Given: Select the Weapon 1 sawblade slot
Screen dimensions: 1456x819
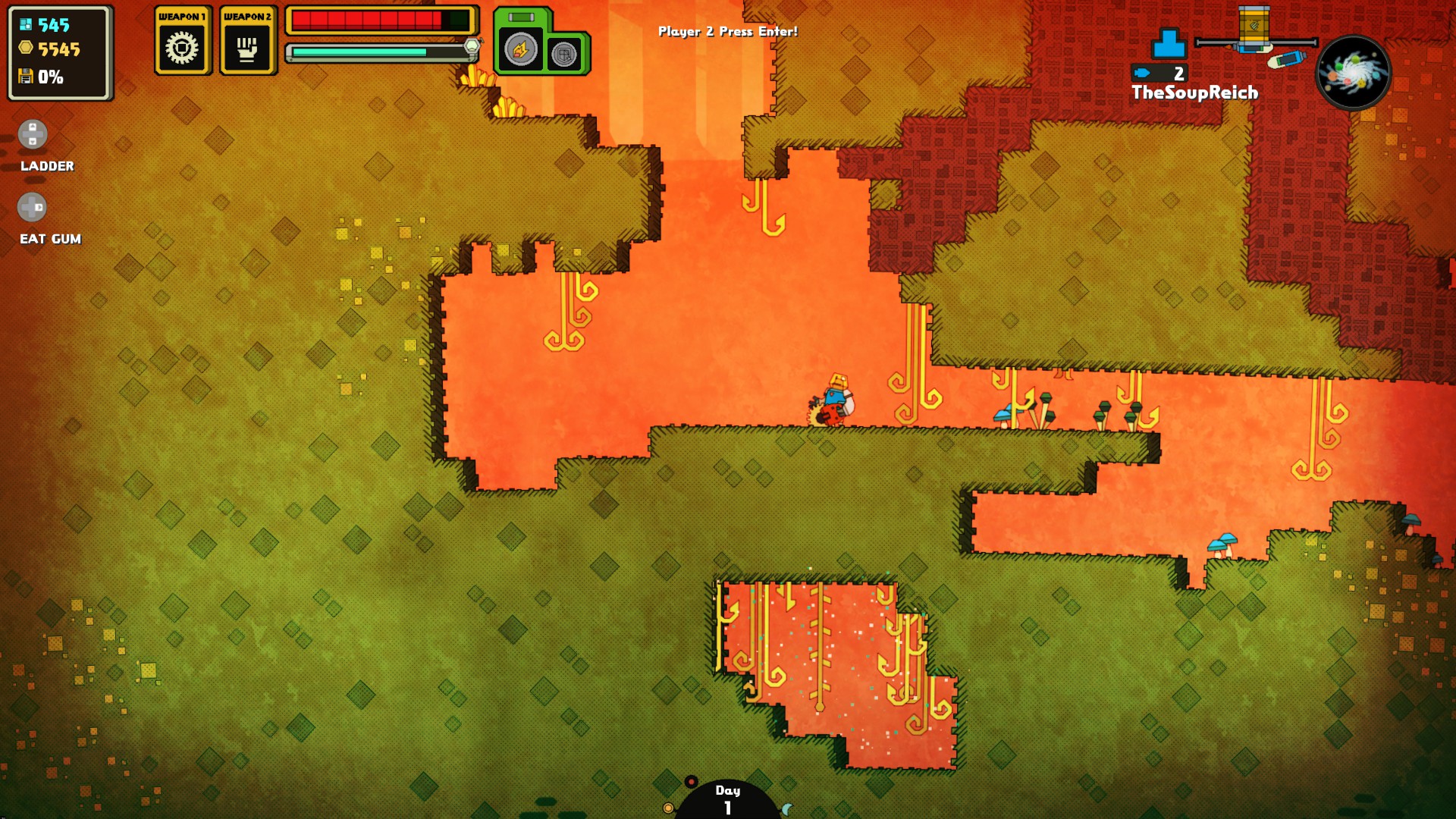Looking at the screenshot, I should [x=182, y=48].
